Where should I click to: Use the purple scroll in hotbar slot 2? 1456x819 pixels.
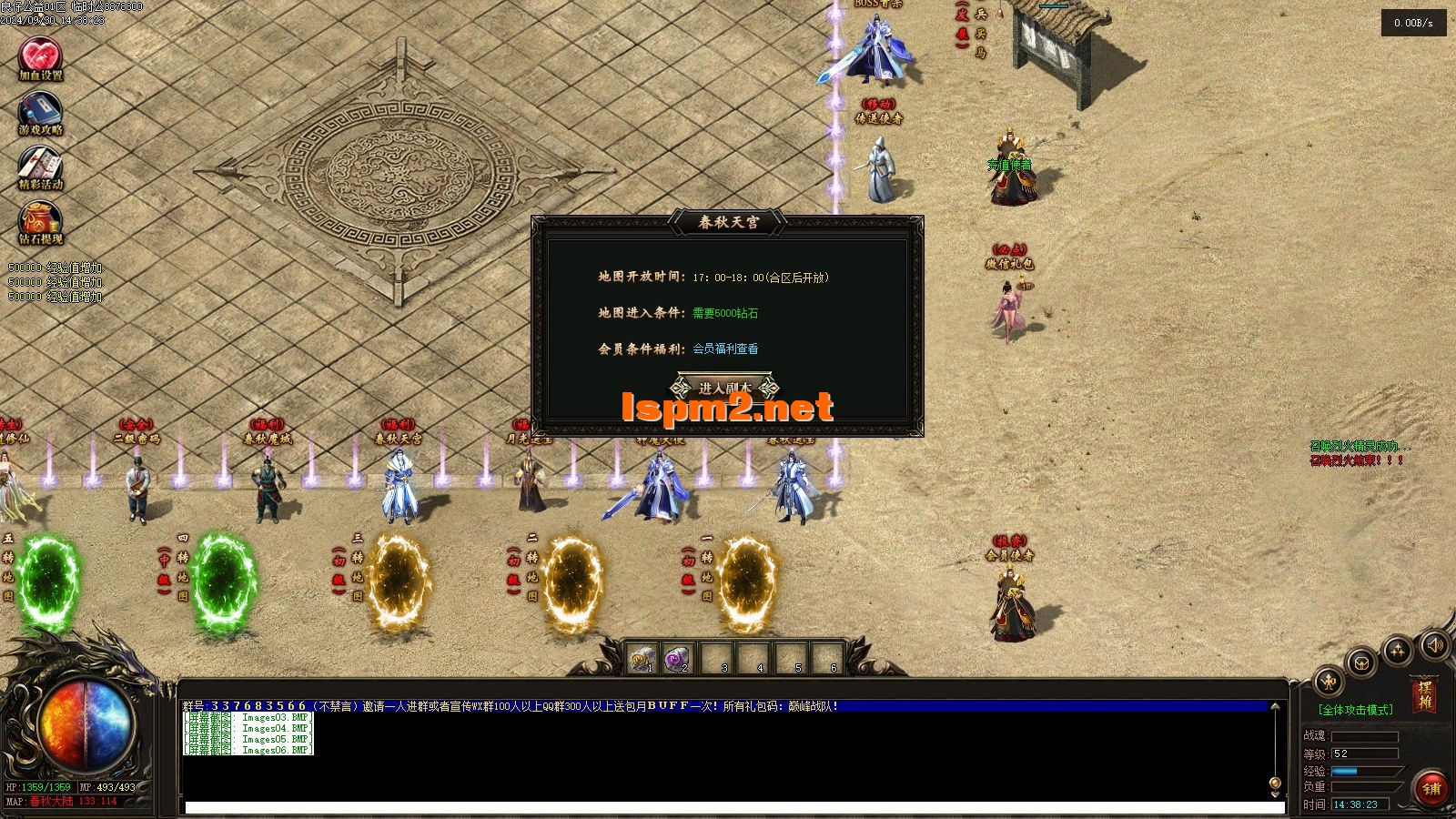tap(679, 658)
